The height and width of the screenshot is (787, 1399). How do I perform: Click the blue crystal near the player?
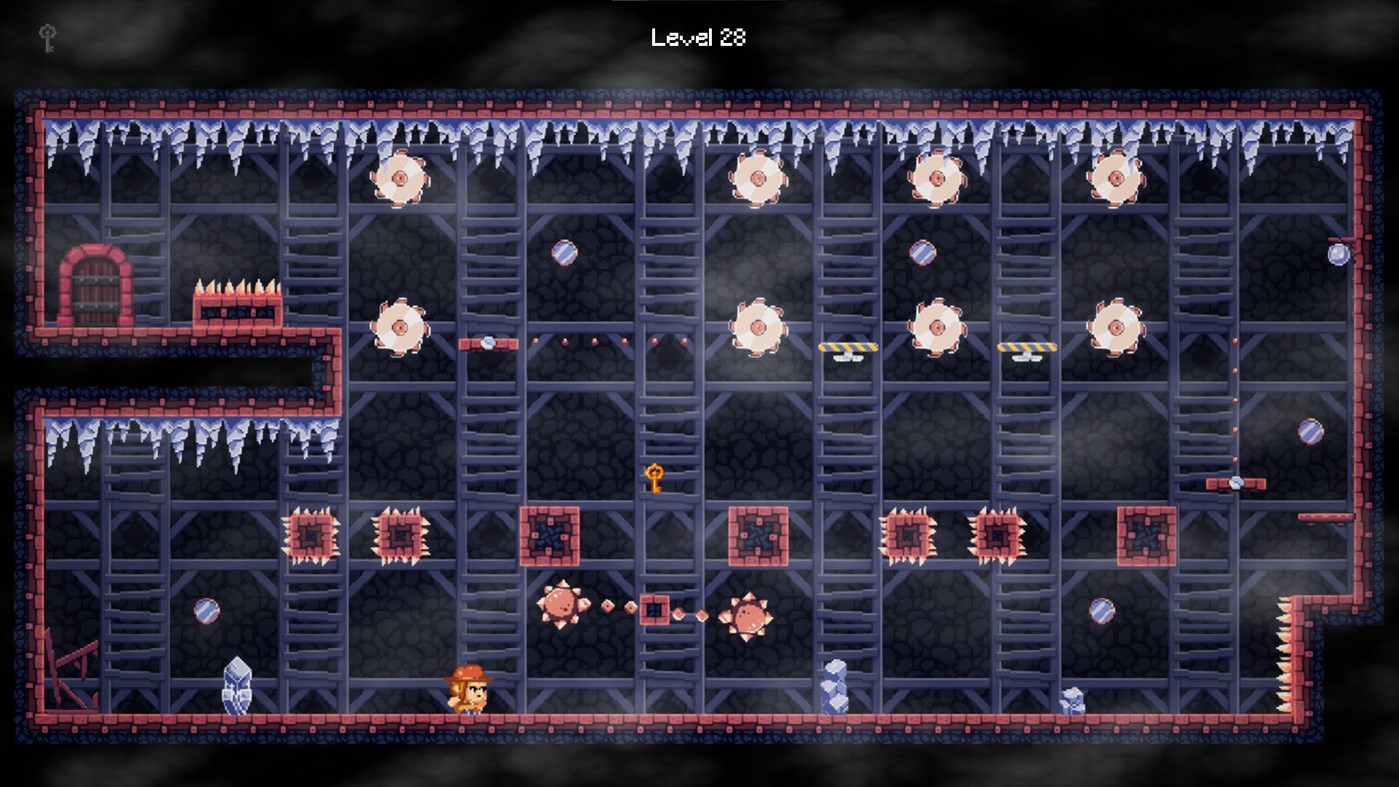point(235,685)
